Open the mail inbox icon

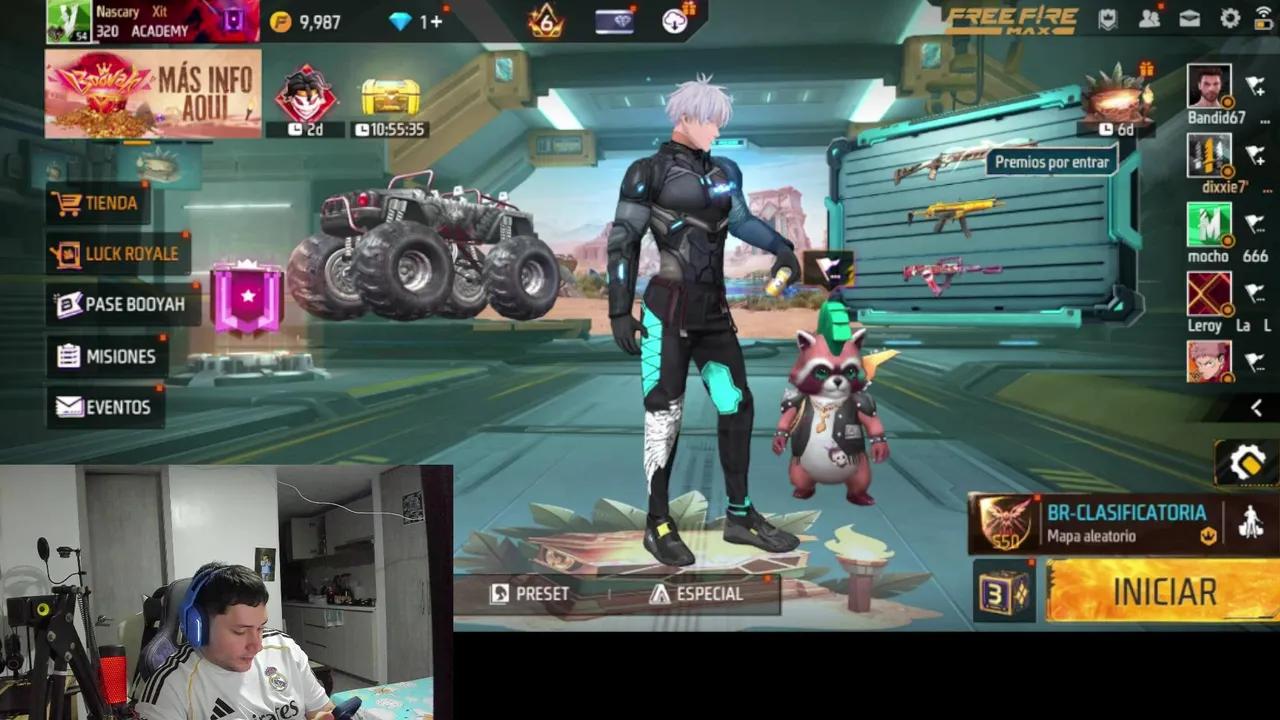click(x=1189, y=18)
